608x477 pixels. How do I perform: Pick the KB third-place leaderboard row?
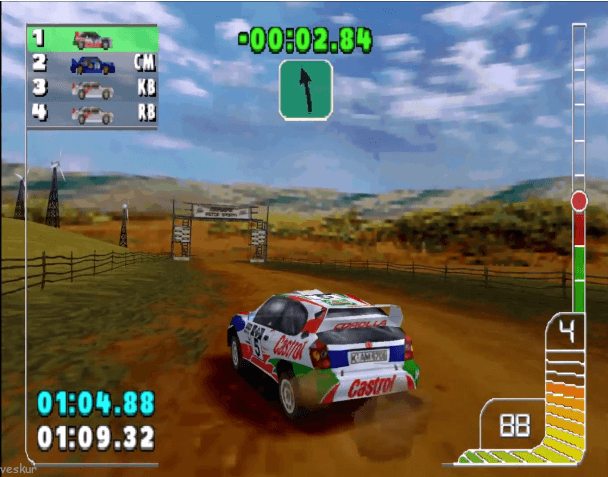click(x=93, y=89)
